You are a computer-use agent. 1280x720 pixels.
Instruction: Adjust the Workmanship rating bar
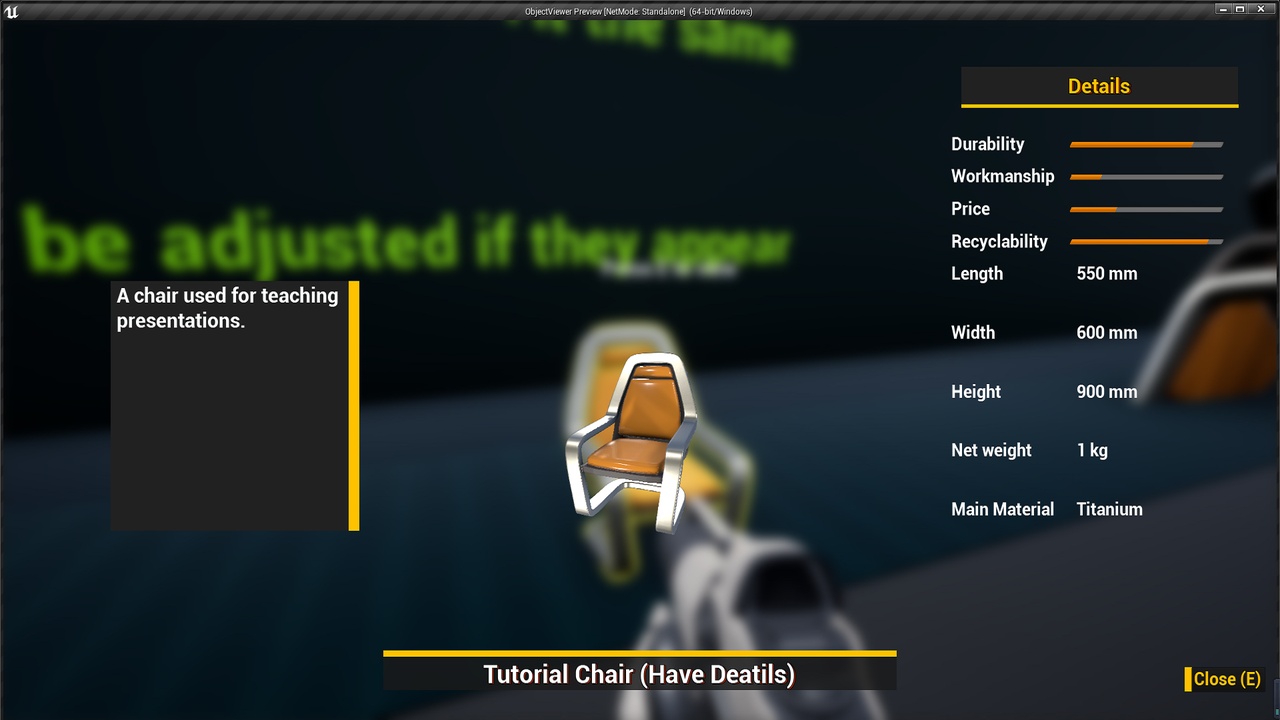1146,177
